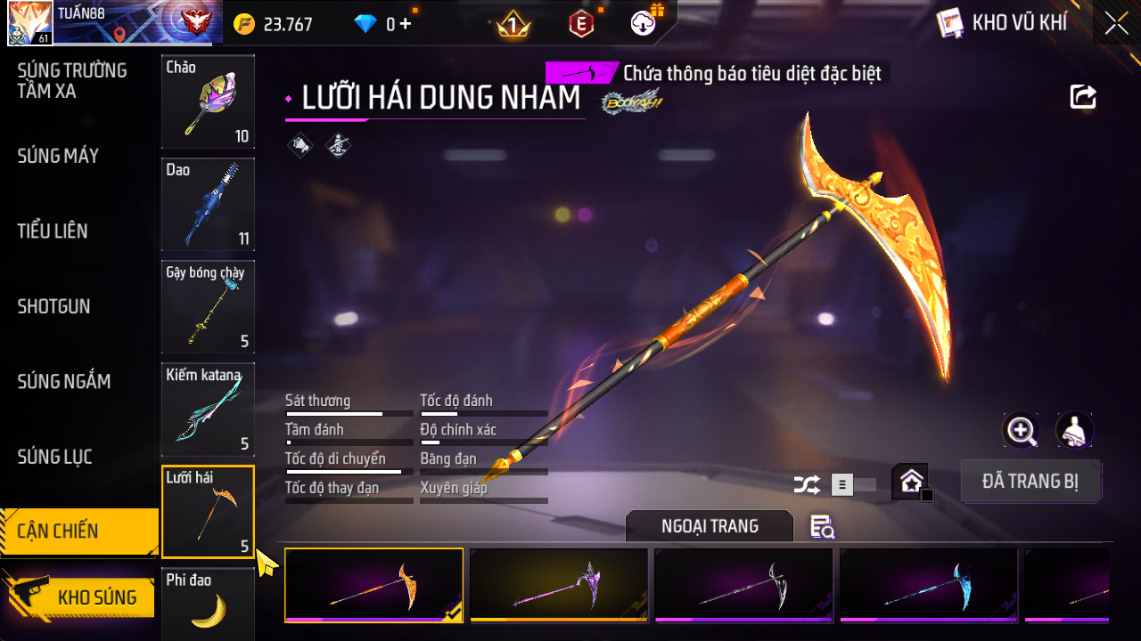Share the Lưỡi Hái Dung Nham skin
The height and width of the screenshot is (641, 1141).
tap(1083, 97)
